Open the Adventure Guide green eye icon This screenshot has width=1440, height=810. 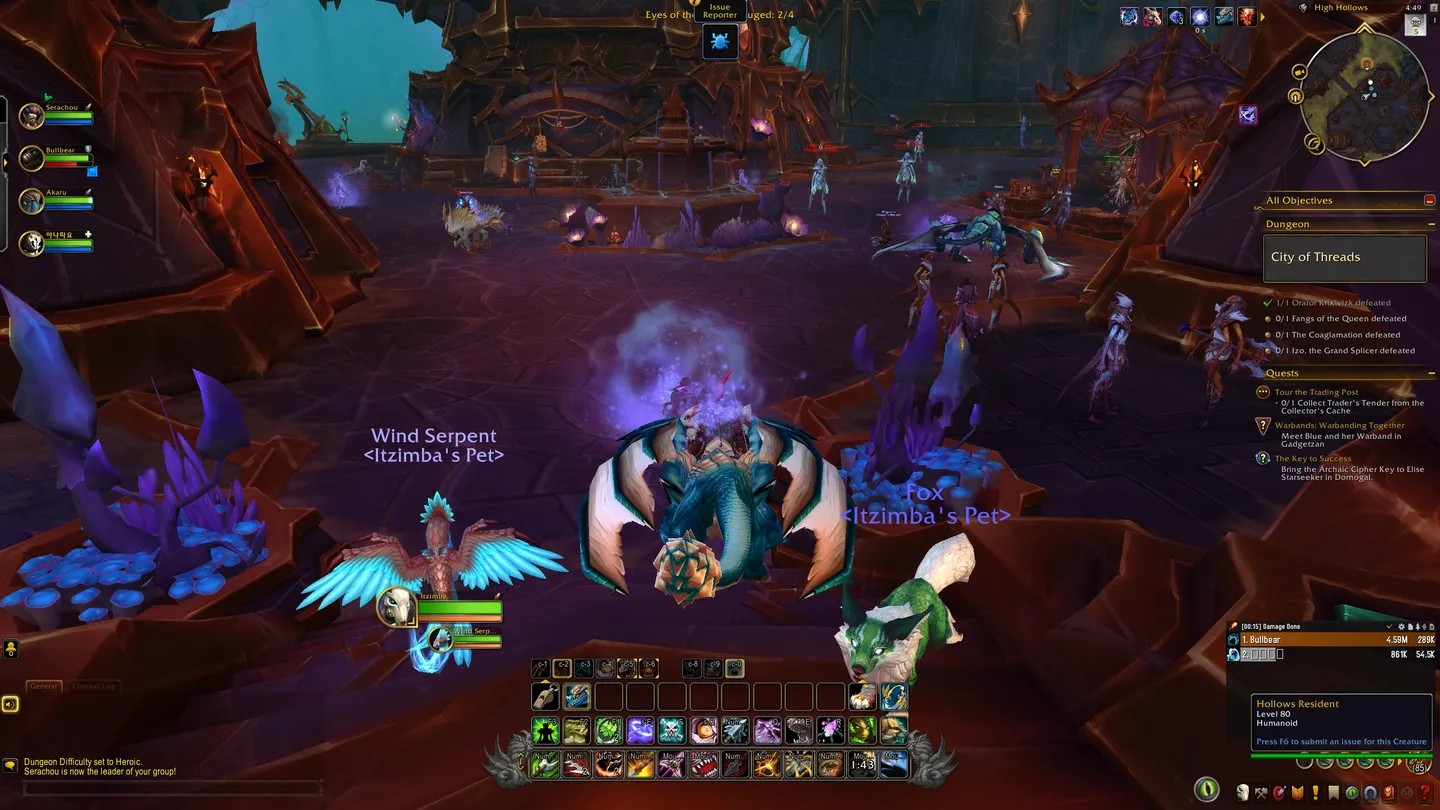(x=1351, y=792)
